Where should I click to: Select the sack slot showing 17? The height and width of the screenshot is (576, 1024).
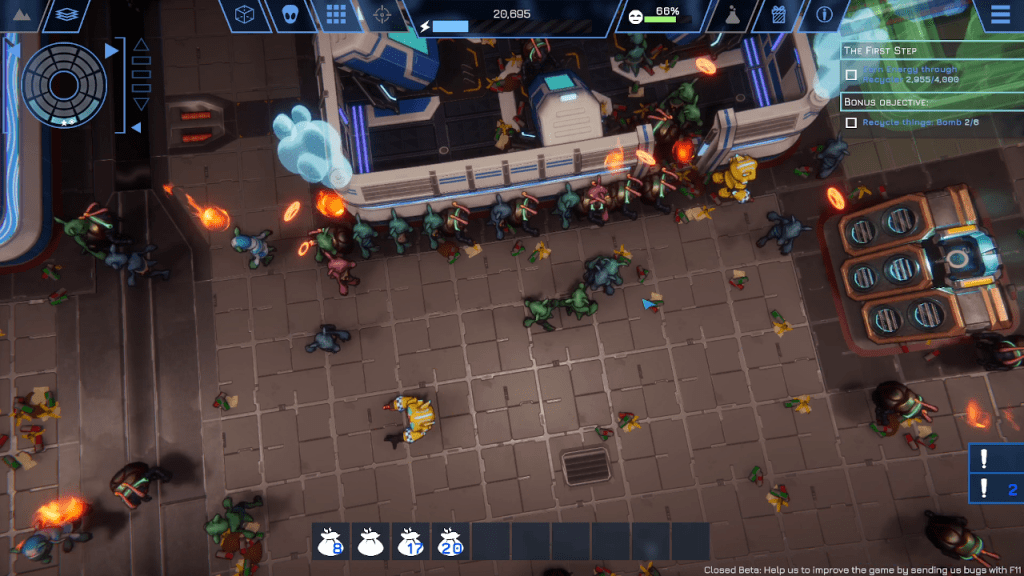point(409,541)
